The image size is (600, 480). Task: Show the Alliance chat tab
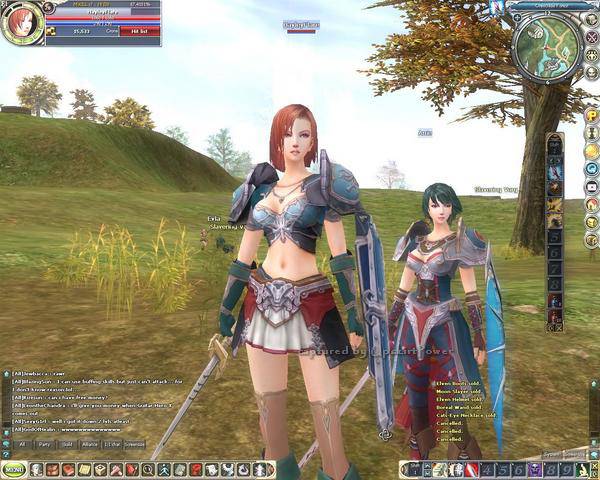pyautogui.click(x=90, y=443)
